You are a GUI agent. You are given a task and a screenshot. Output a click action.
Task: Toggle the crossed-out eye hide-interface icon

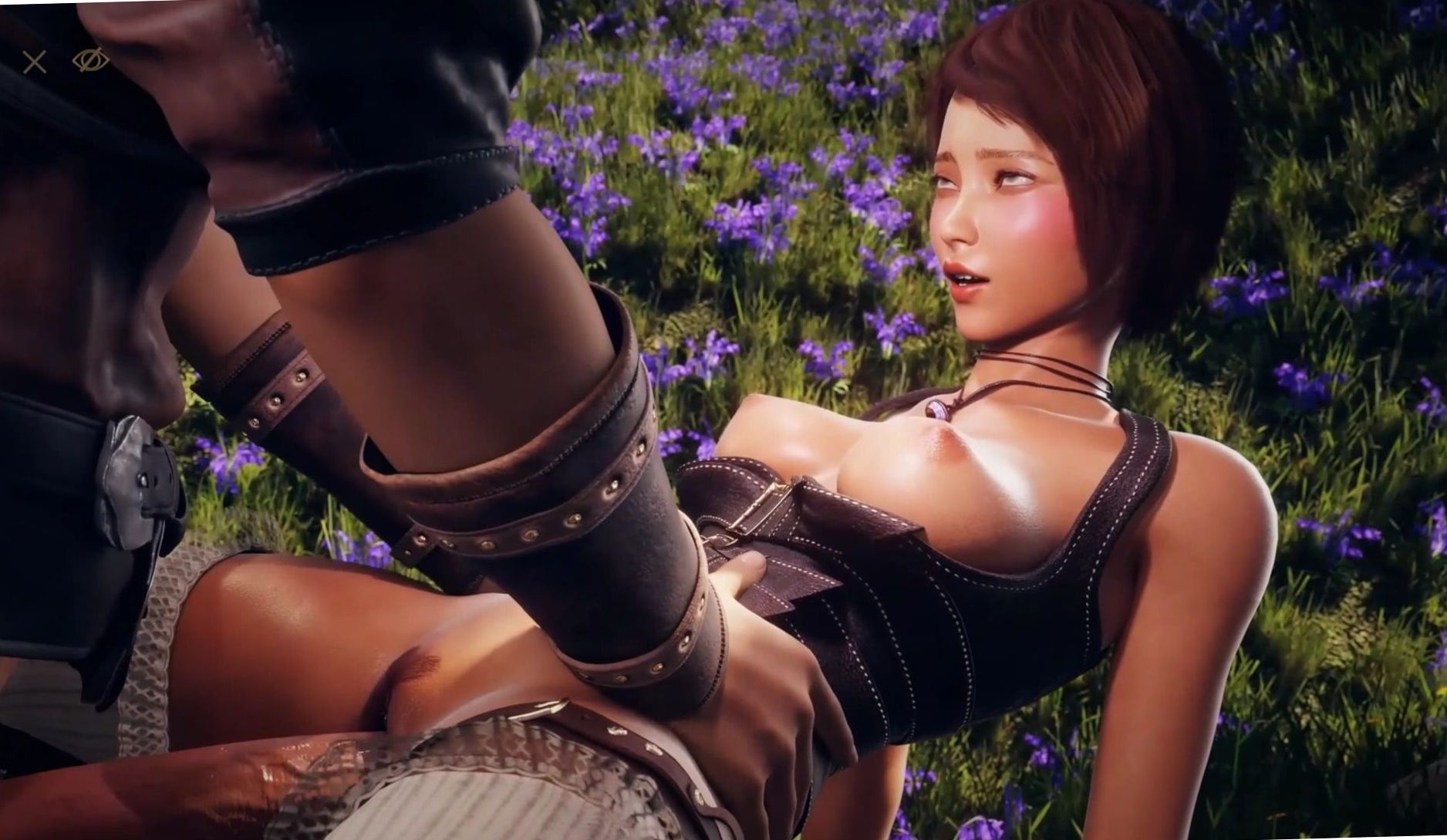pos(90,59)
